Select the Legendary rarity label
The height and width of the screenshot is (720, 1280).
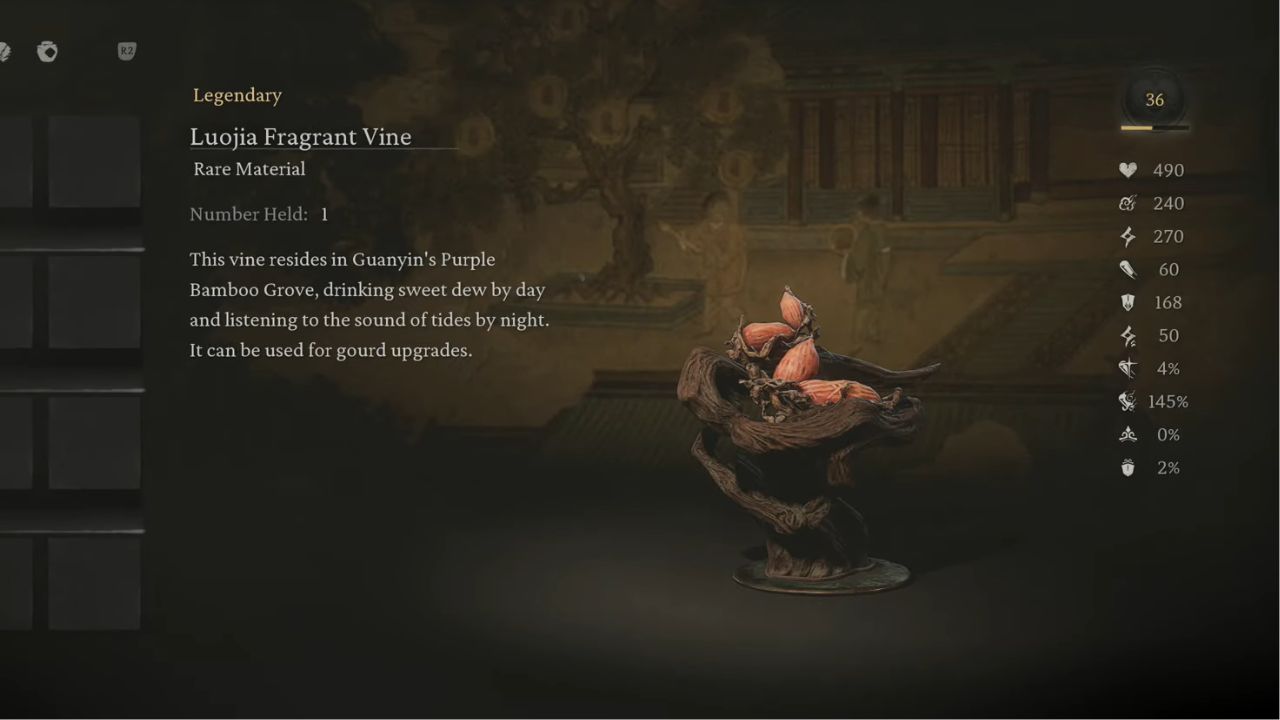click(x=237, y=95)
